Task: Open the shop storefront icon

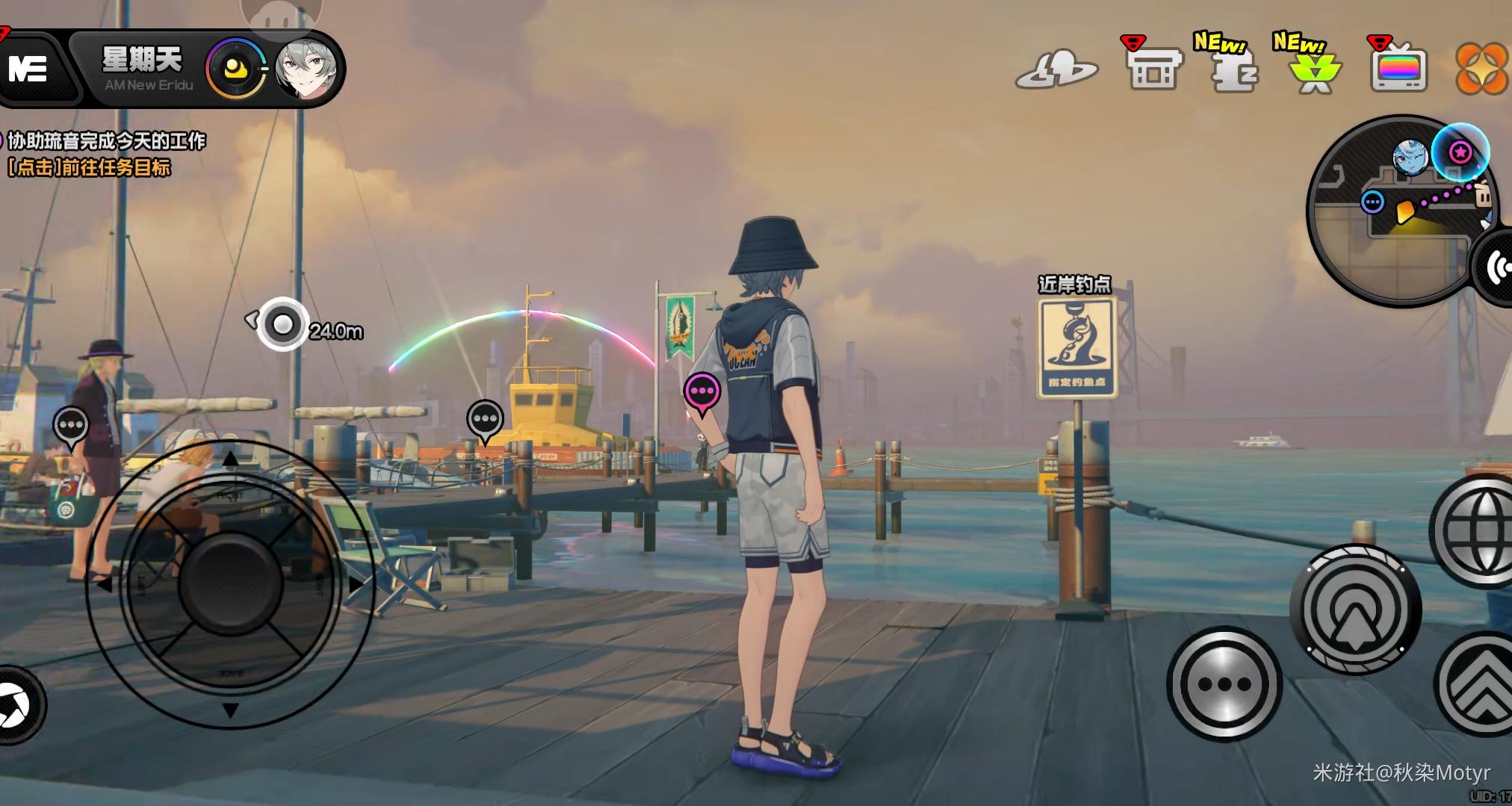Action: pos(1153,69)
